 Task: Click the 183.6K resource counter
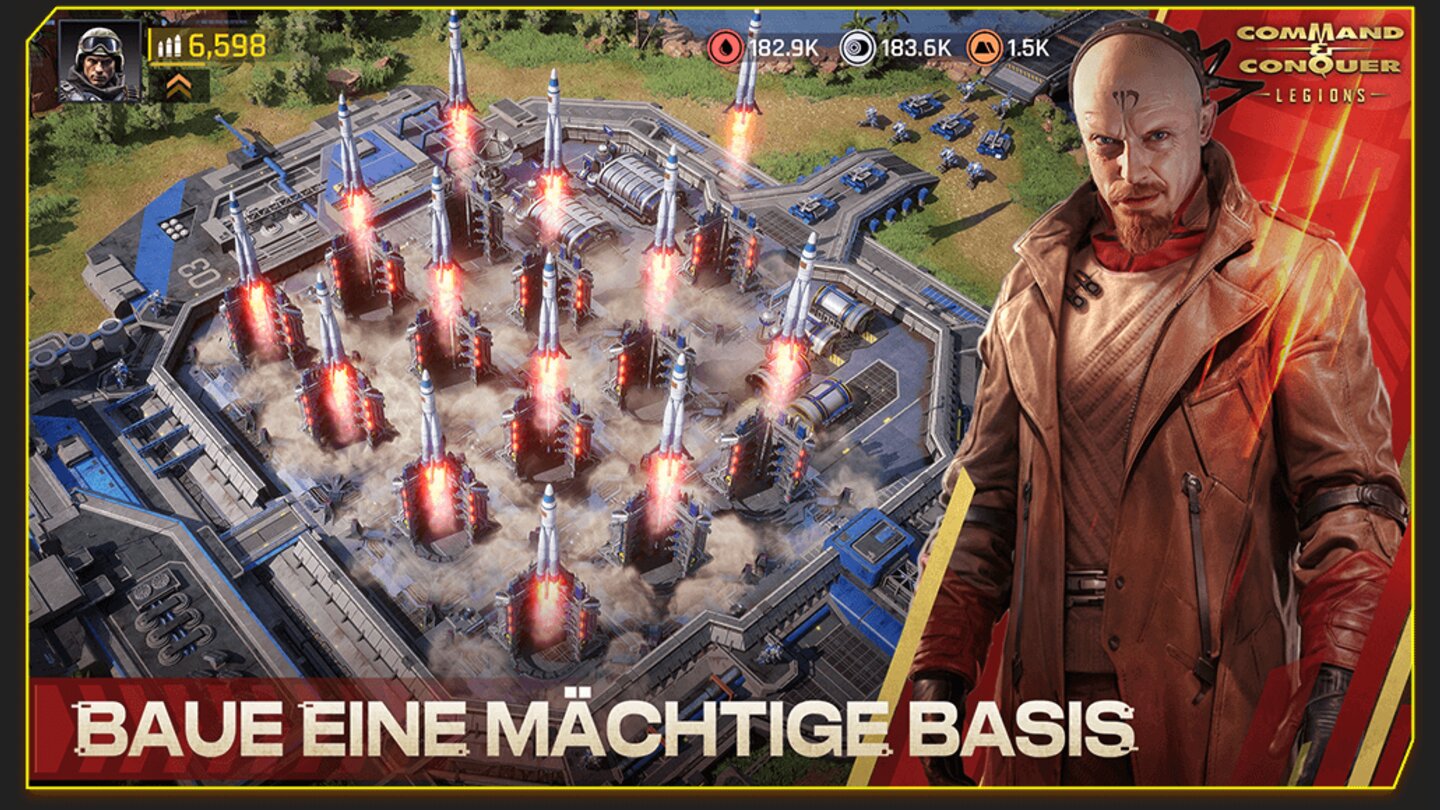(915, 45)
